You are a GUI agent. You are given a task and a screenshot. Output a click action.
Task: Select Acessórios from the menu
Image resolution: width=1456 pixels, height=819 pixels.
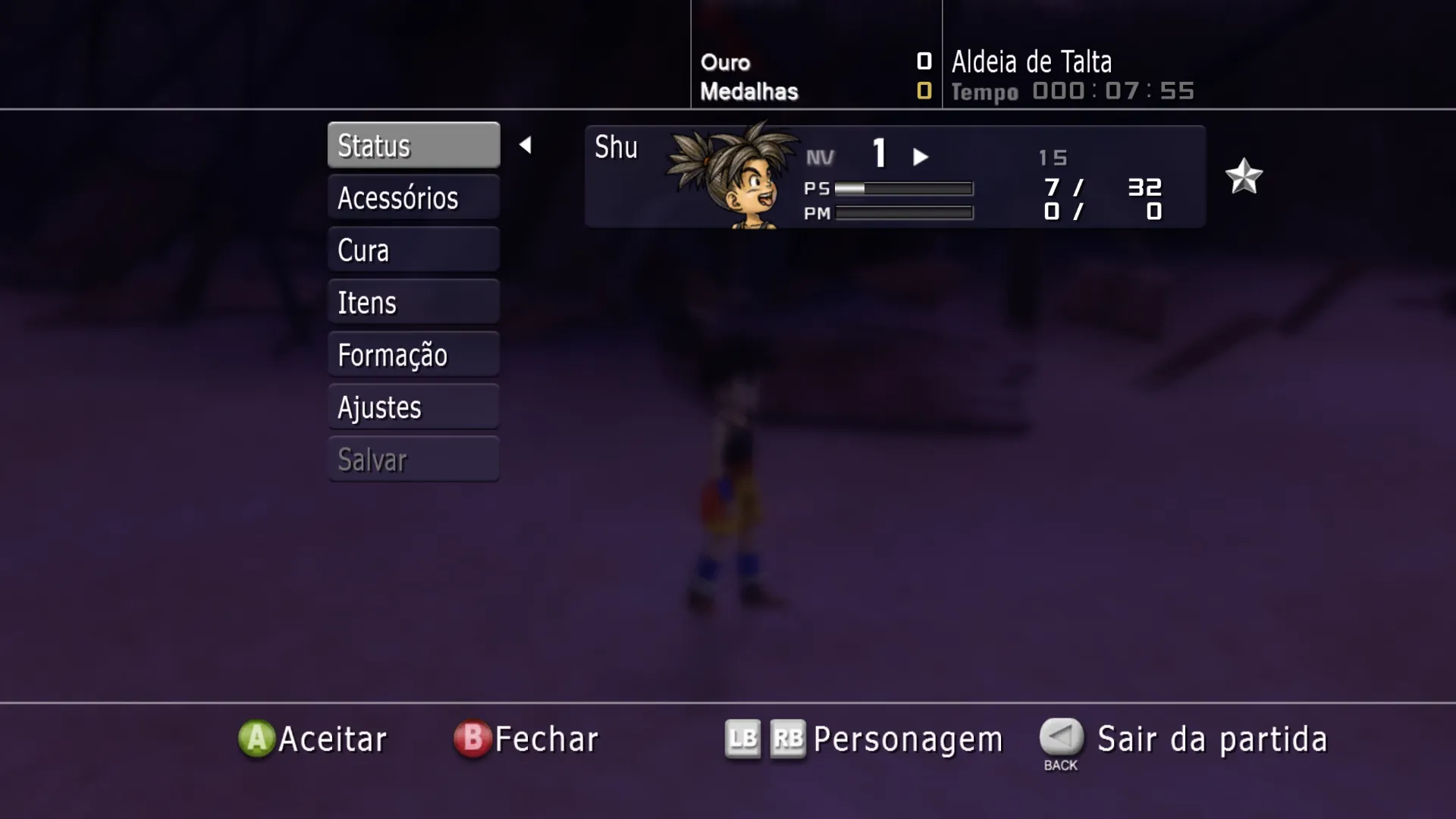[x=413, y=197]
